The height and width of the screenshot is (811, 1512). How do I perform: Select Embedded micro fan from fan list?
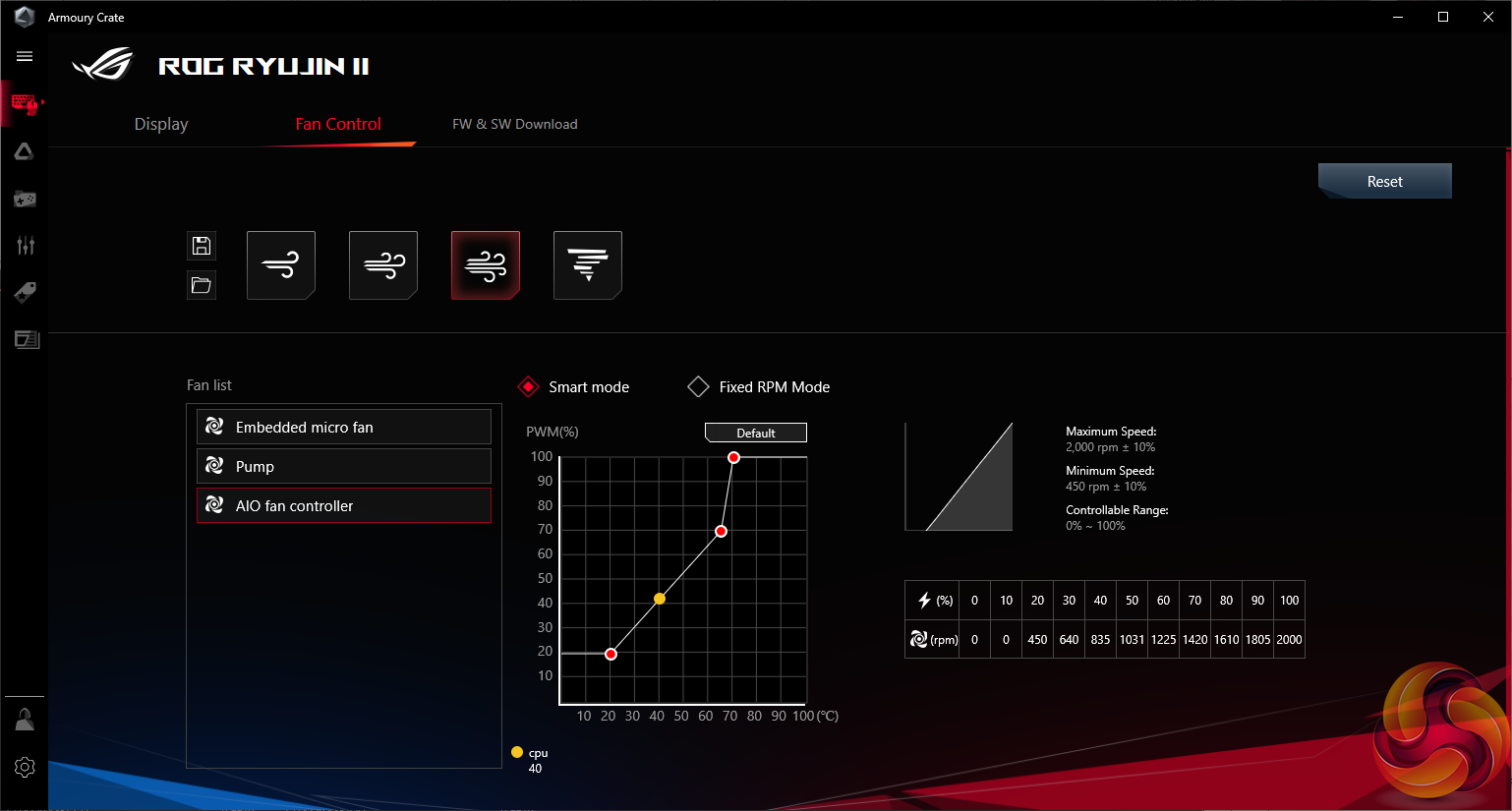point(344,428)
